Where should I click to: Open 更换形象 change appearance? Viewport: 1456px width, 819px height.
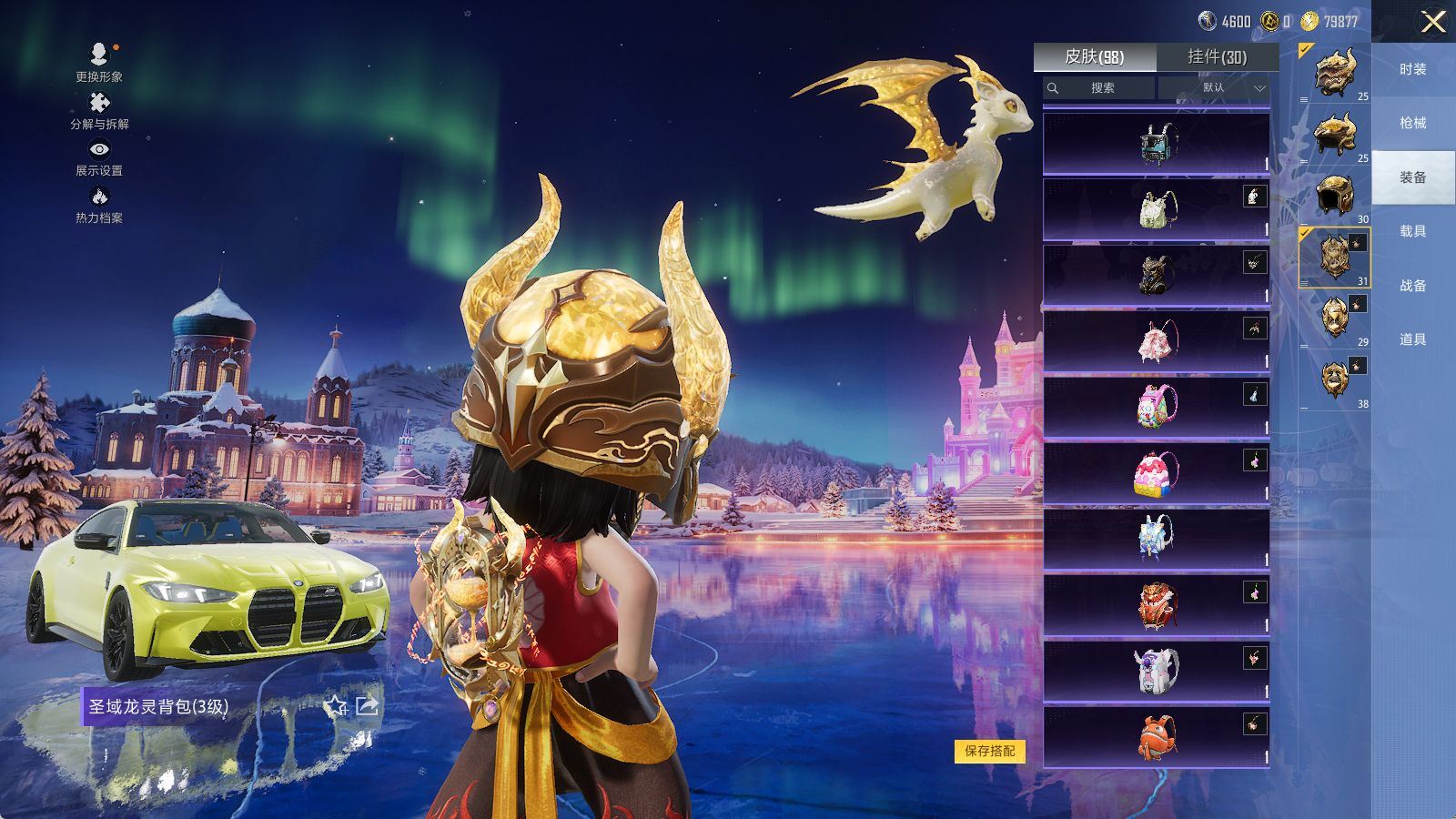[99, 62]
